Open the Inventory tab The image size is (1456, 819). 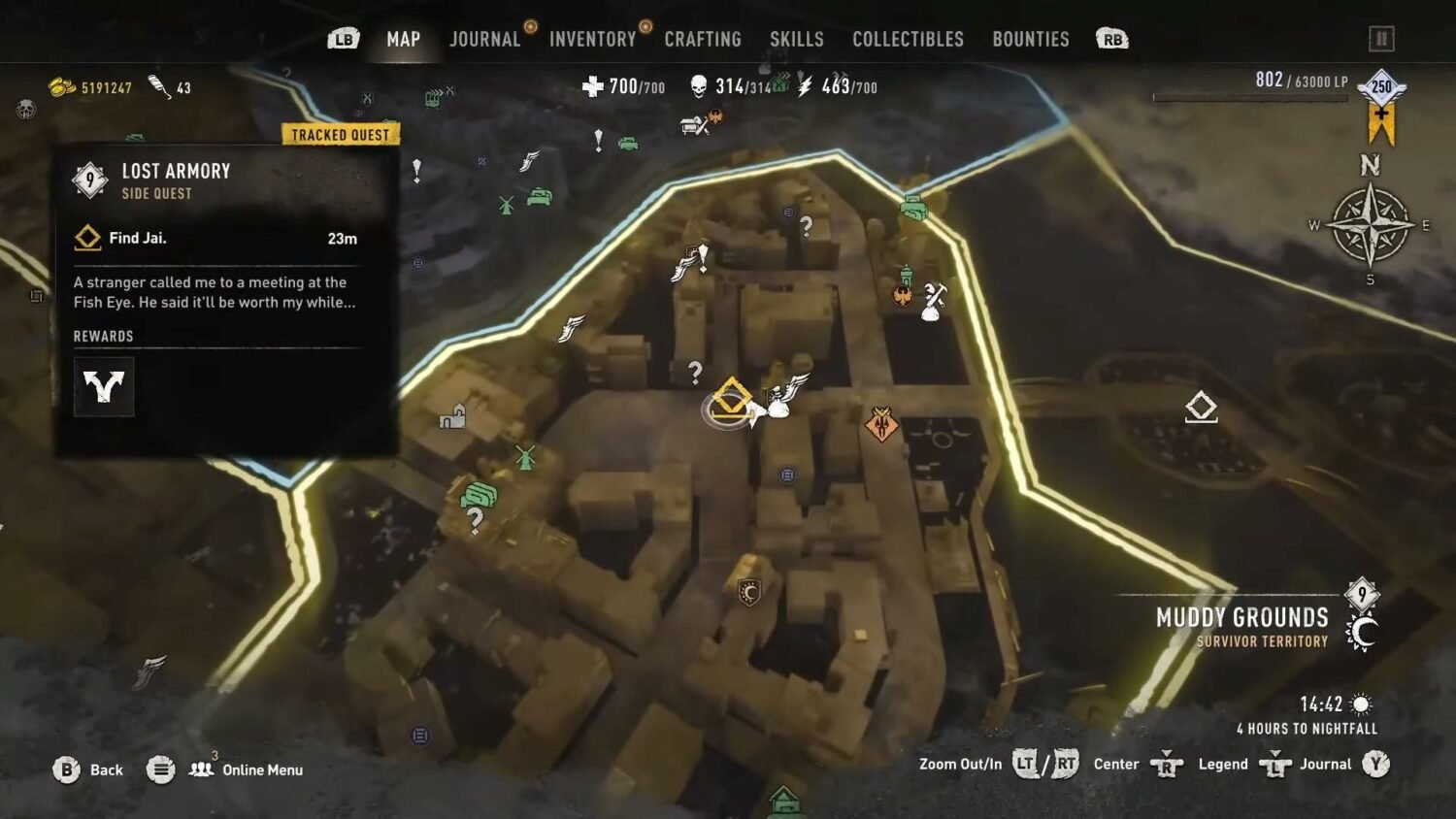pos(592,40)
